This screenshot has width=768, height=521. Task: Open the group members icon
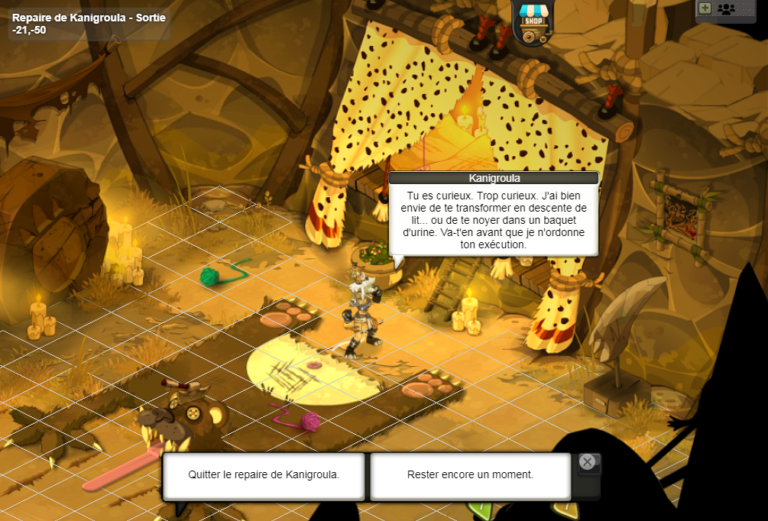tap(727, 9)
